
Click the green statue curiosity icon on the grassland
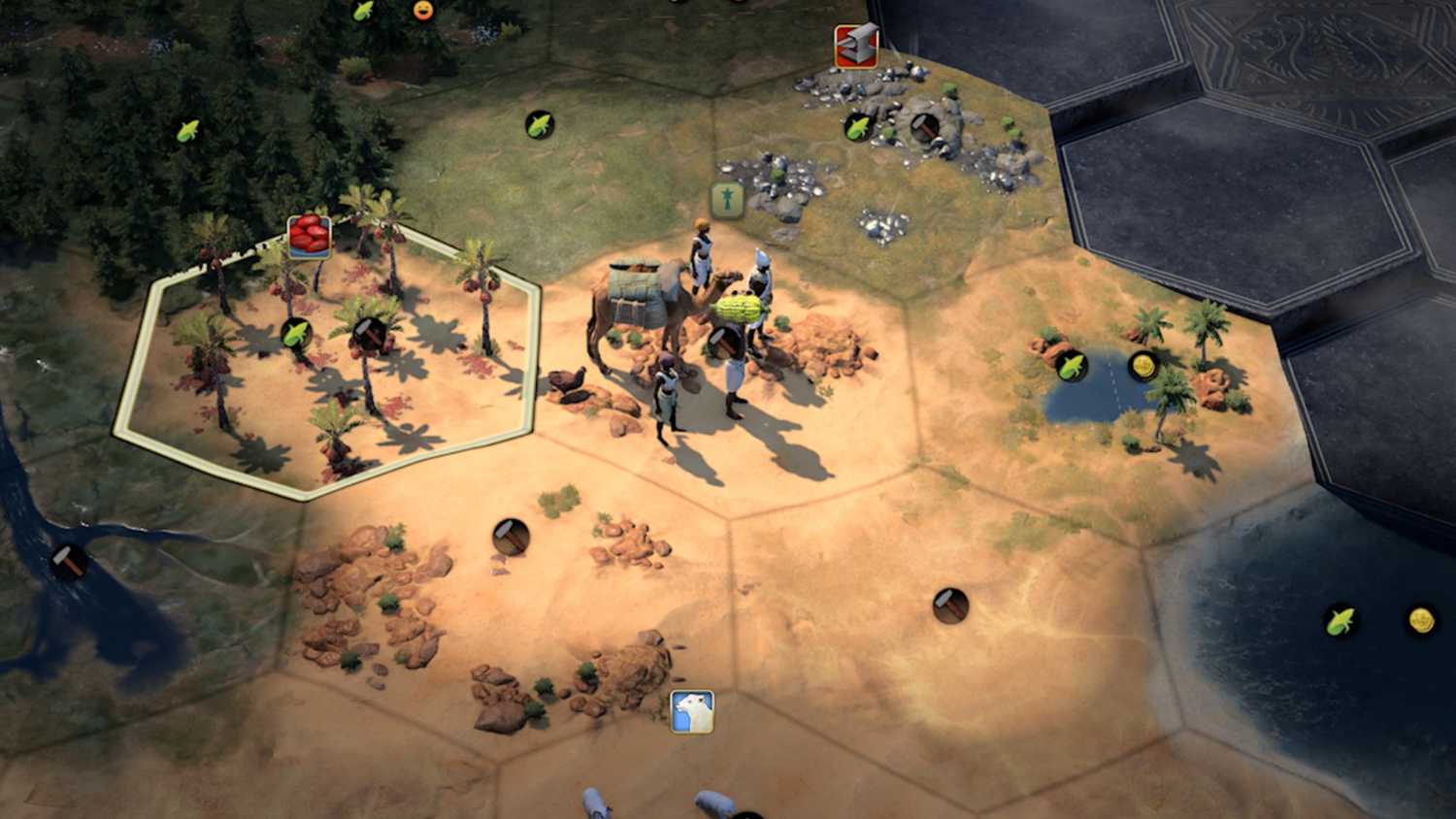726,200
